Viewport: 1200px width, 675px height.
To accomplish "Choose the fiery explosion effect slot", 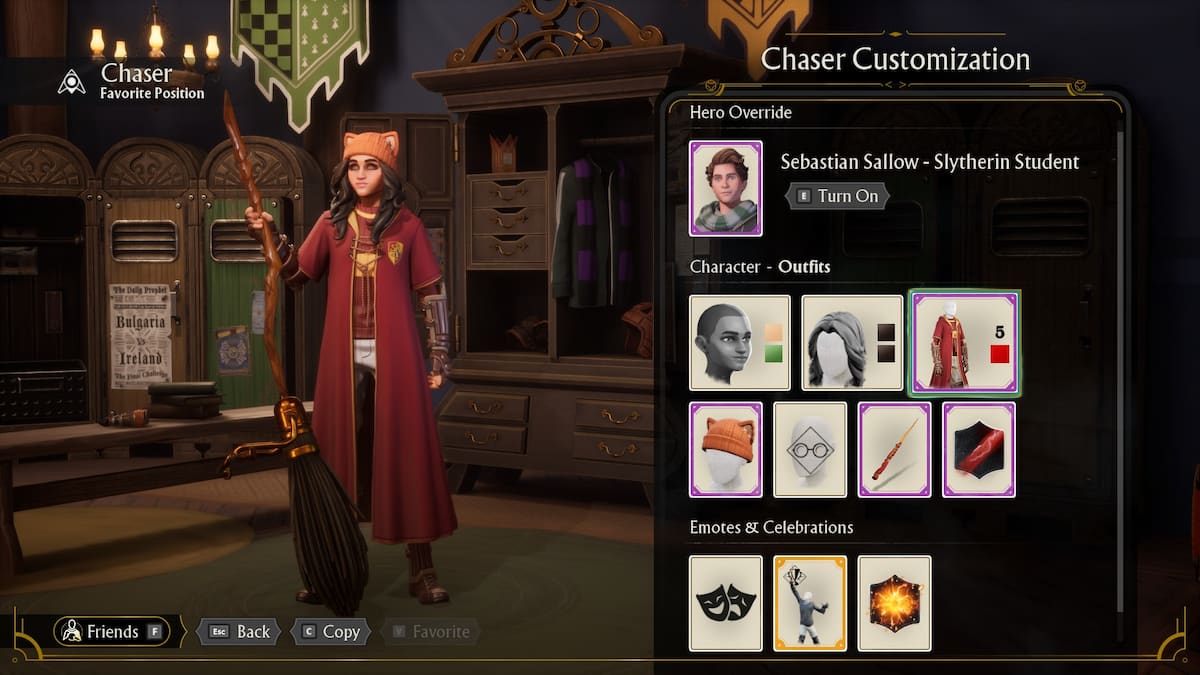I will (895, 603).
